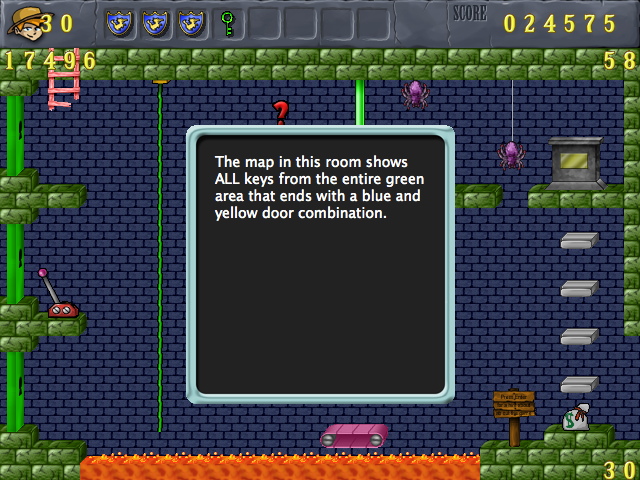Click the explorer portrait icon
Viewport: 640px width, 480px height.
[22, 22]
